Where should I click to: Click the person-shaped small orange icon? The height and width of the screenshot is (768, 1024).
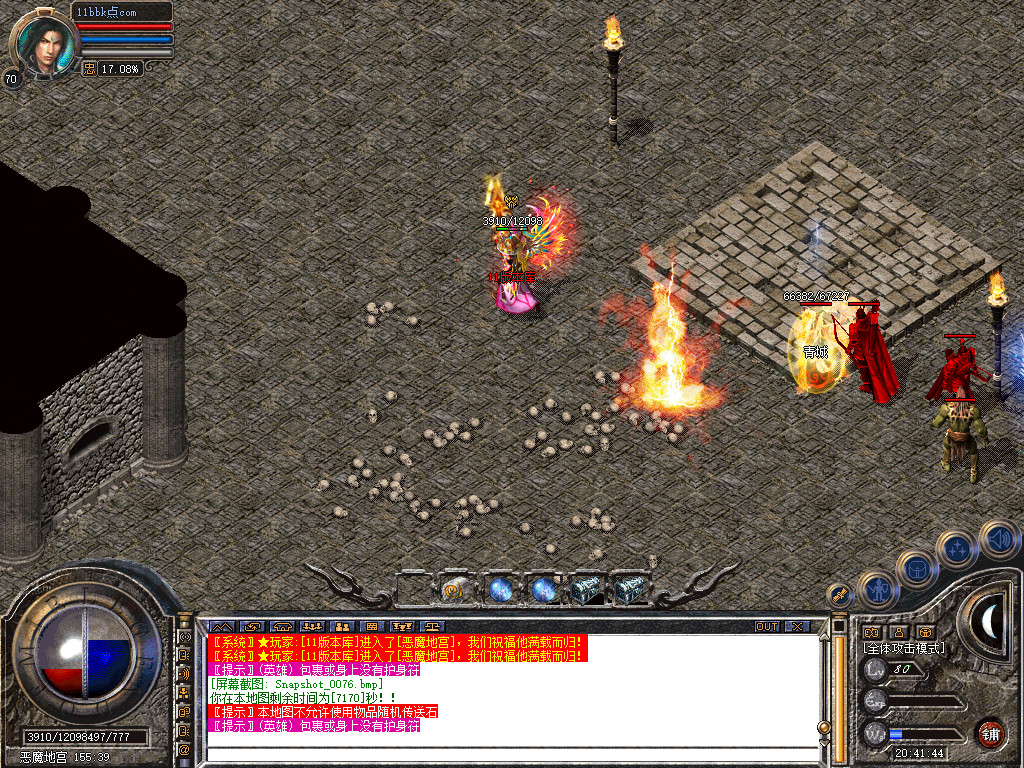(x=898, y=632)
